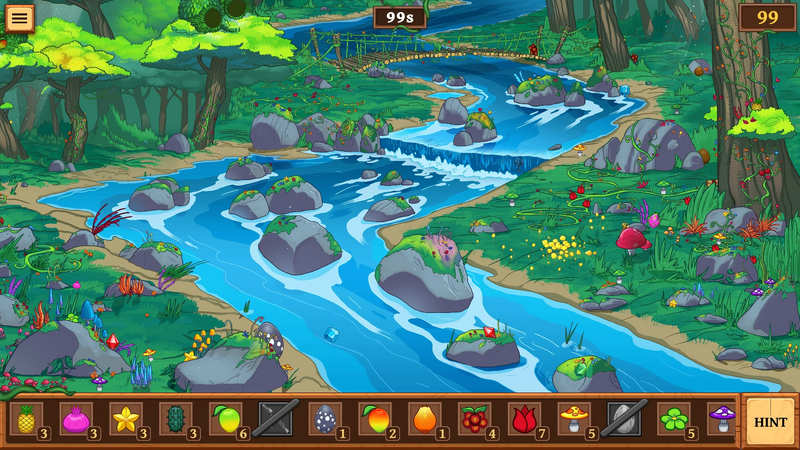
Task: Use the HINT button
Action: coord(770,421)
